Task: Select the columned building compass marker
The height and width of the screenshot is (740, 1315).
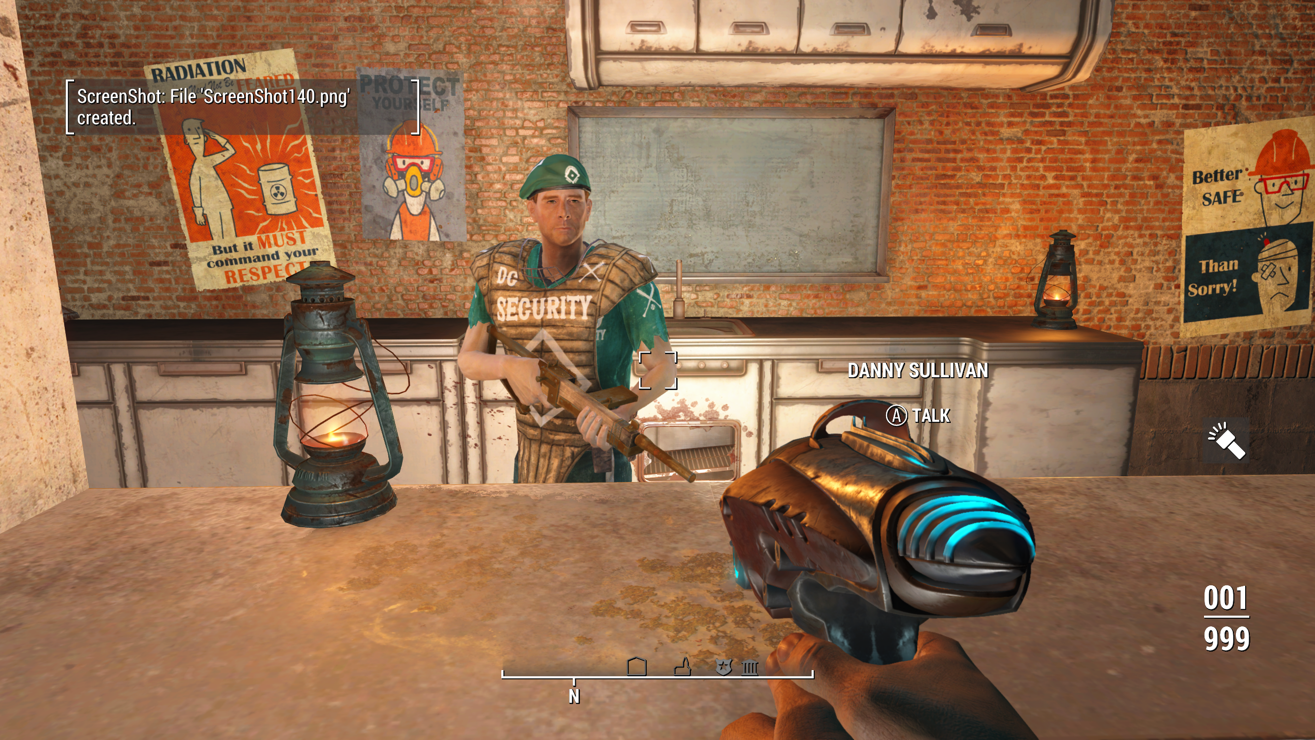Action: click(750, 667)
